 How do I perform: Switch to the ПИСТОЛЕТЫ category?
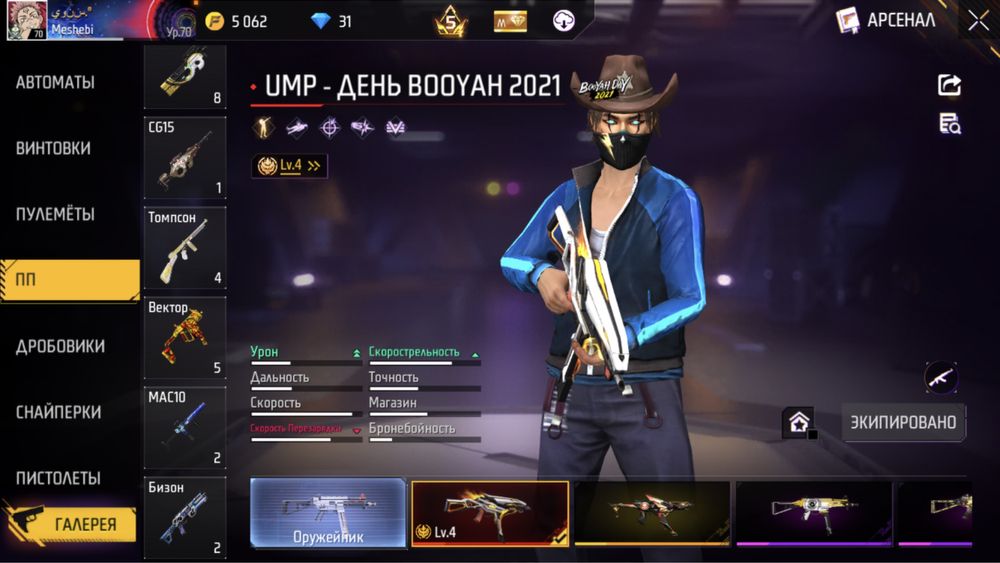coord(58,478)
